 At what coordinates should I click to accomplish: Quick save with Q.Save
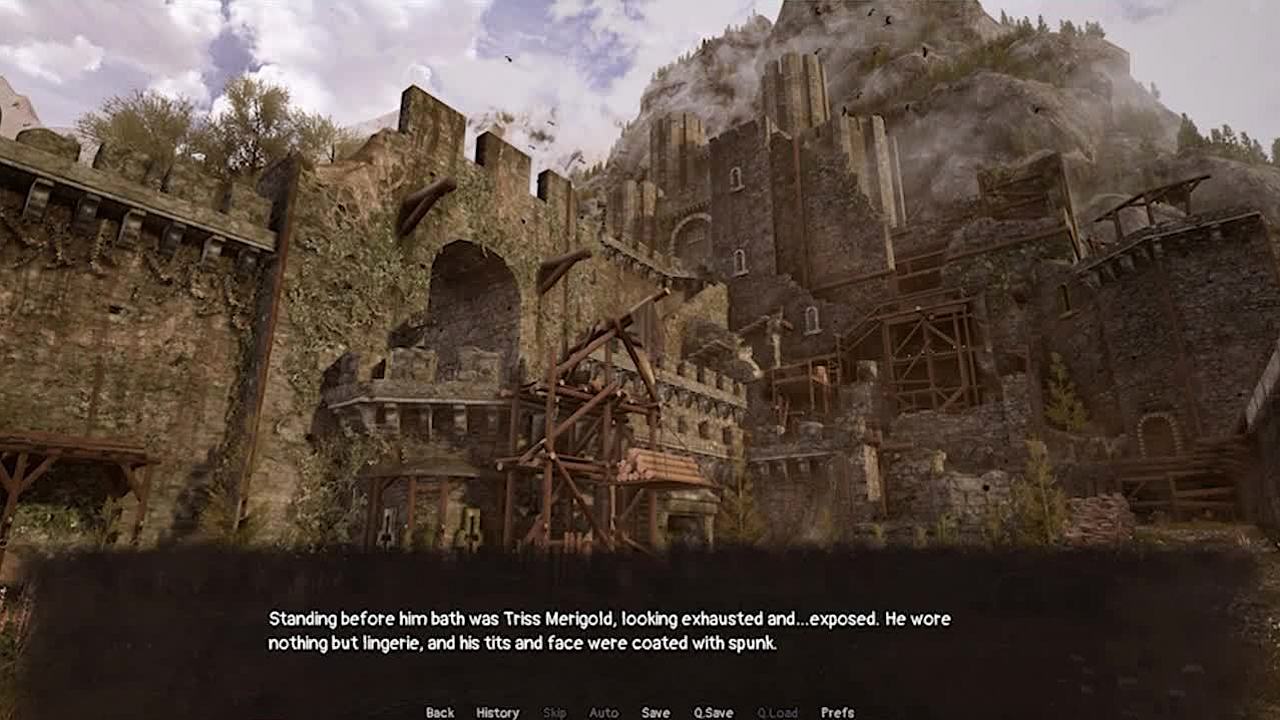[713, 712]
